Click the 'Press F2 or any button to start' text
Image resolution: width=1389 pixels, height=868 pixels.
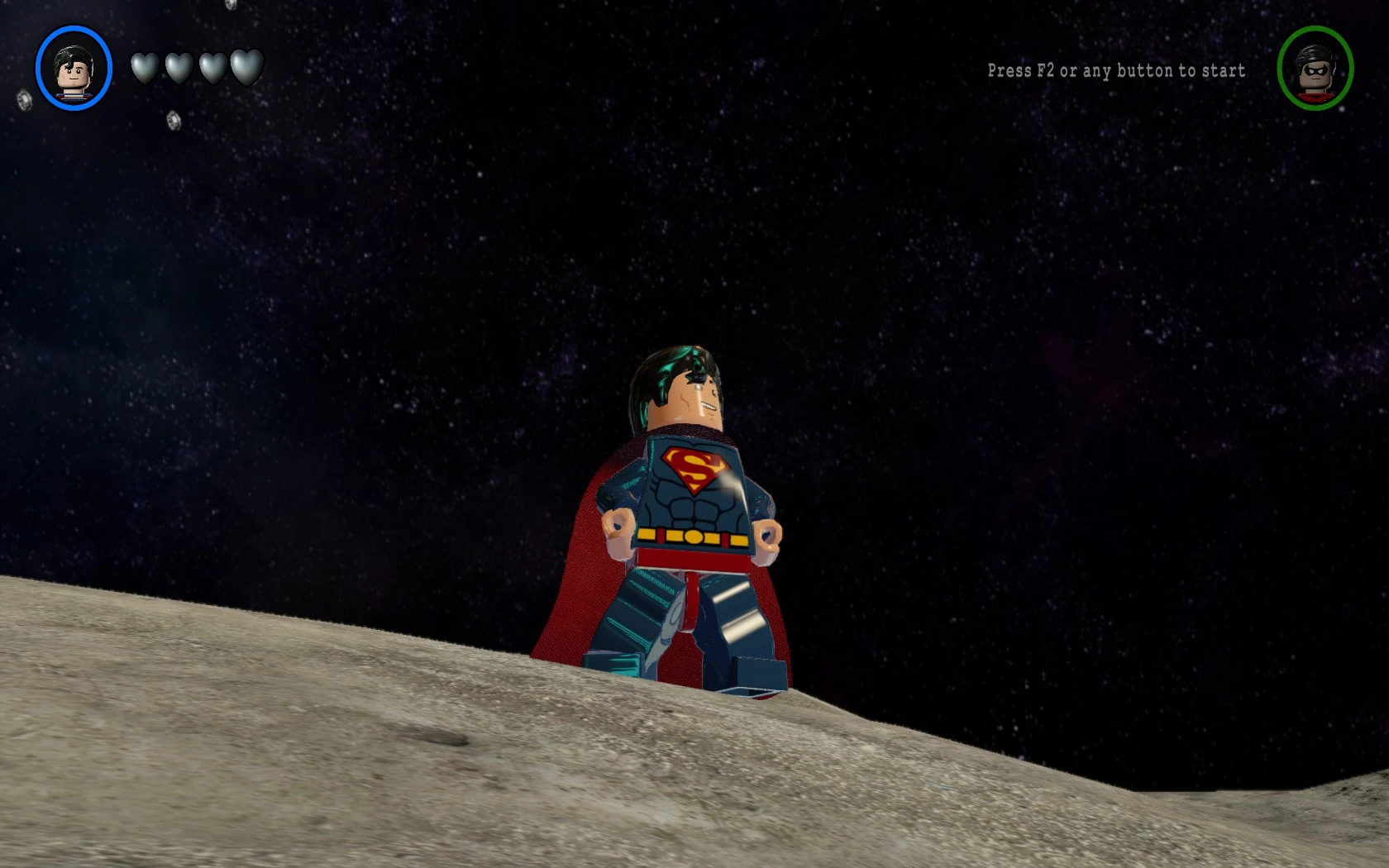click(1115, 71)
